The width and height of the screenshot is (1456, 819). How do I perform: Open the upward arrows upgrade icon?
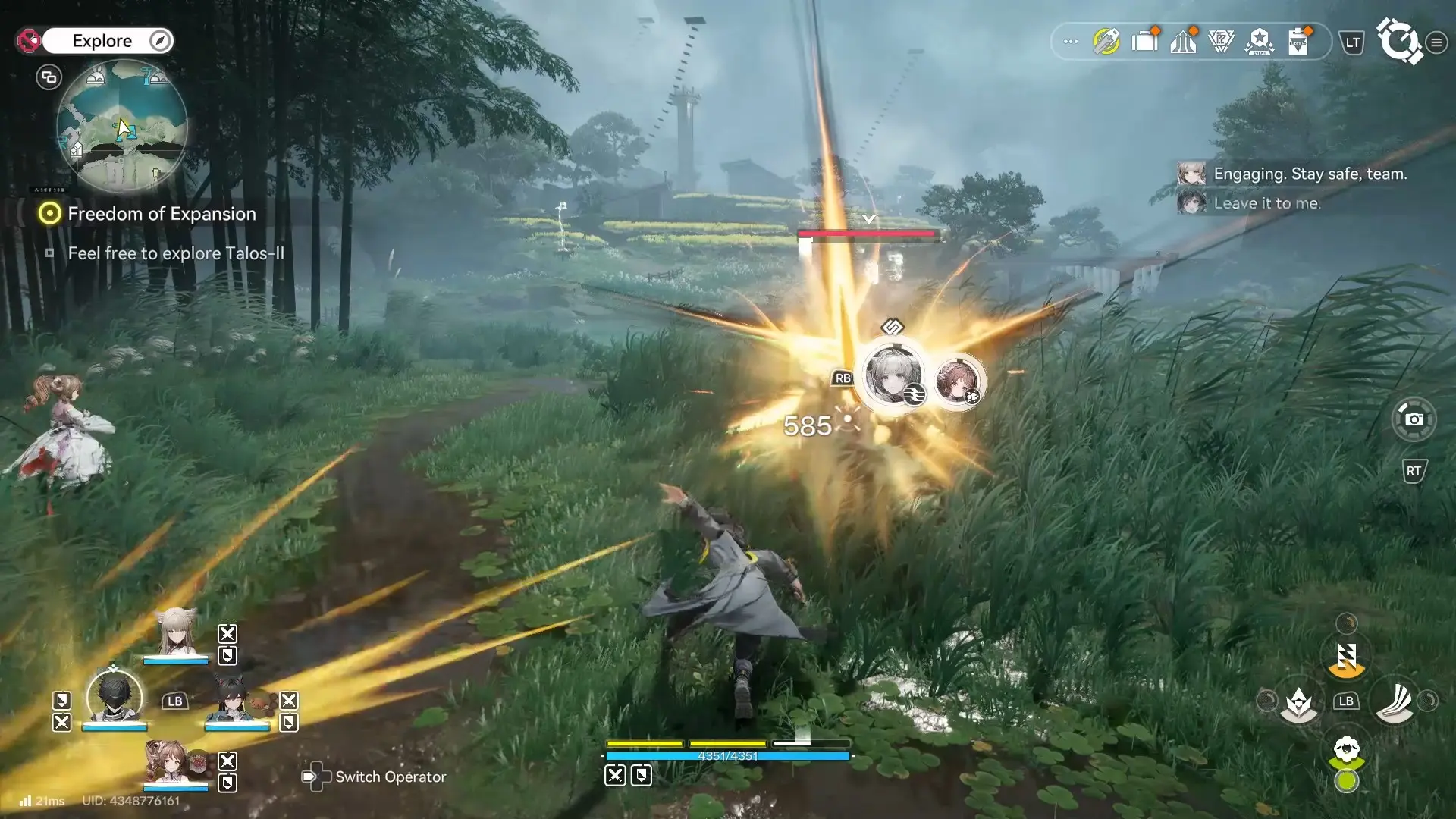coord(1183,41)
